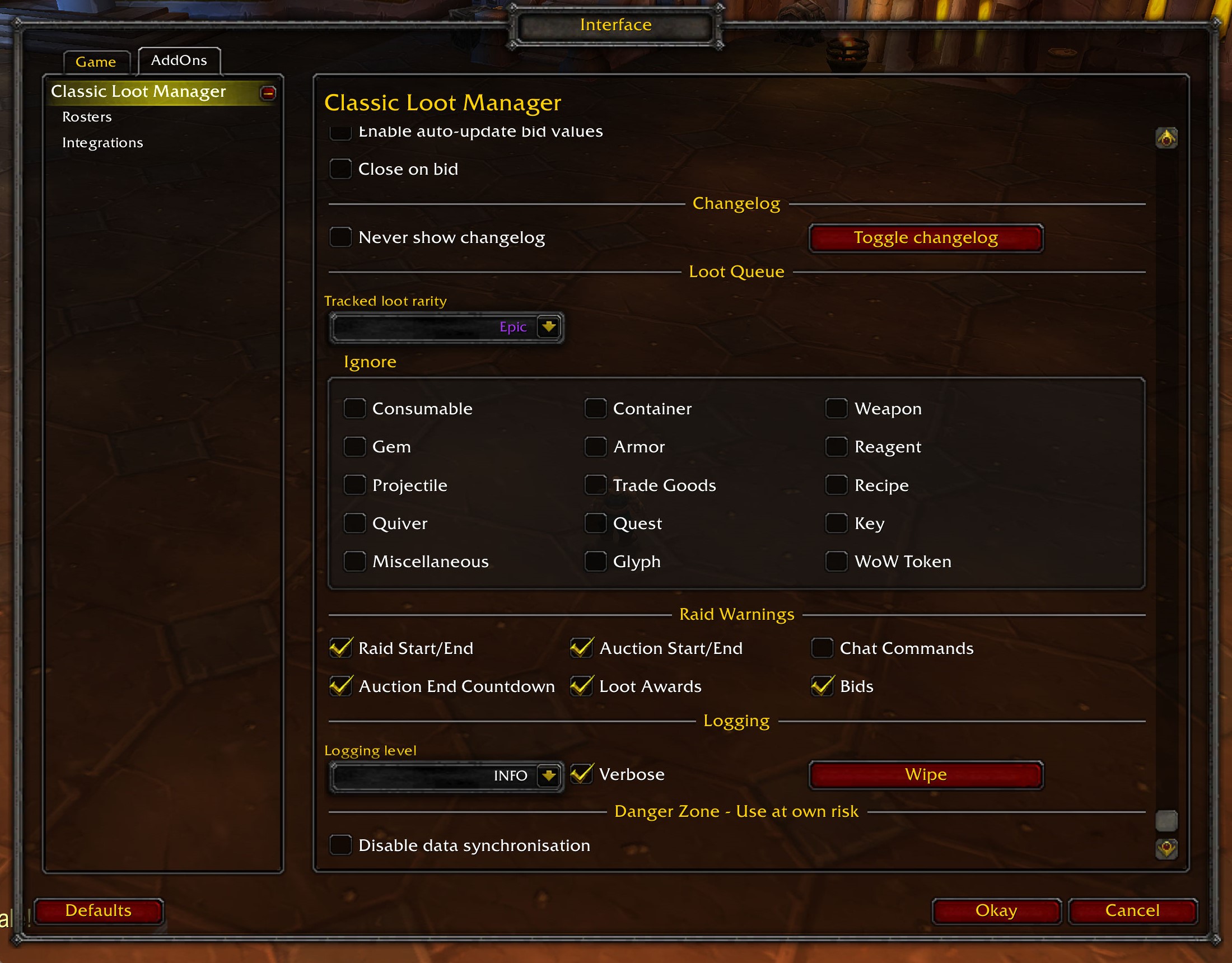Screen dimensions: 1232x963
Task: Check Never show changelog
Action: click(x=340, y=237)
